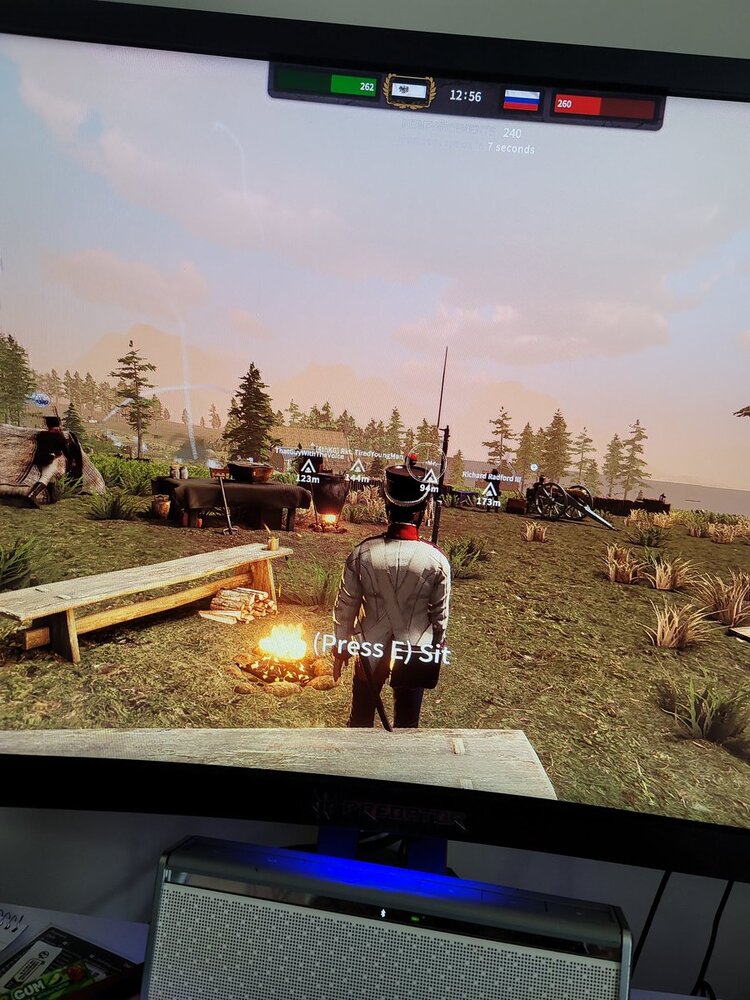Click the Russian faction flag
Image resolution: width=750 pixels, height=1000 pixels.
point(521,100)
